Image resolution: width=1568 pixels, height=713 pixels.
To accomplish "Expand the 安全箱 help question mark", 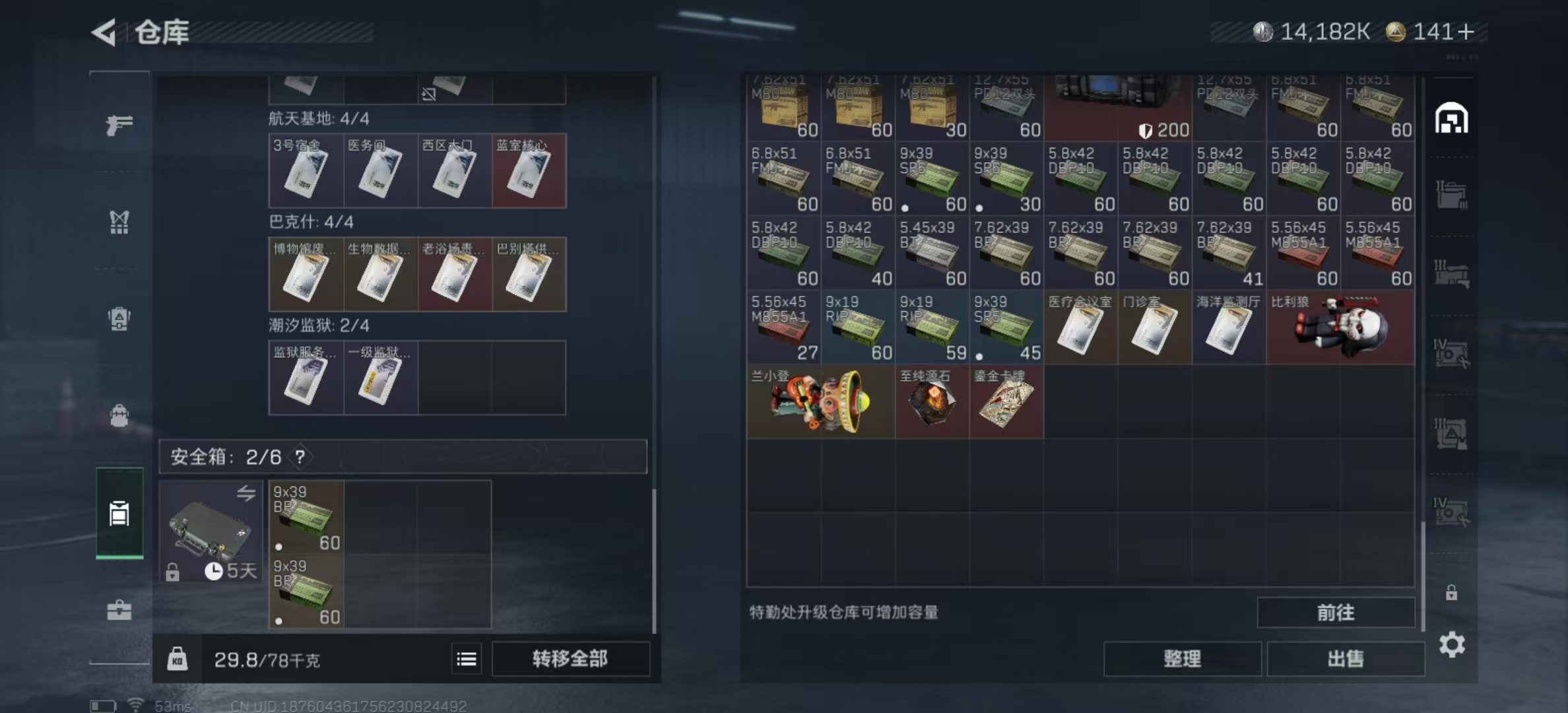I will click(300, 456).
